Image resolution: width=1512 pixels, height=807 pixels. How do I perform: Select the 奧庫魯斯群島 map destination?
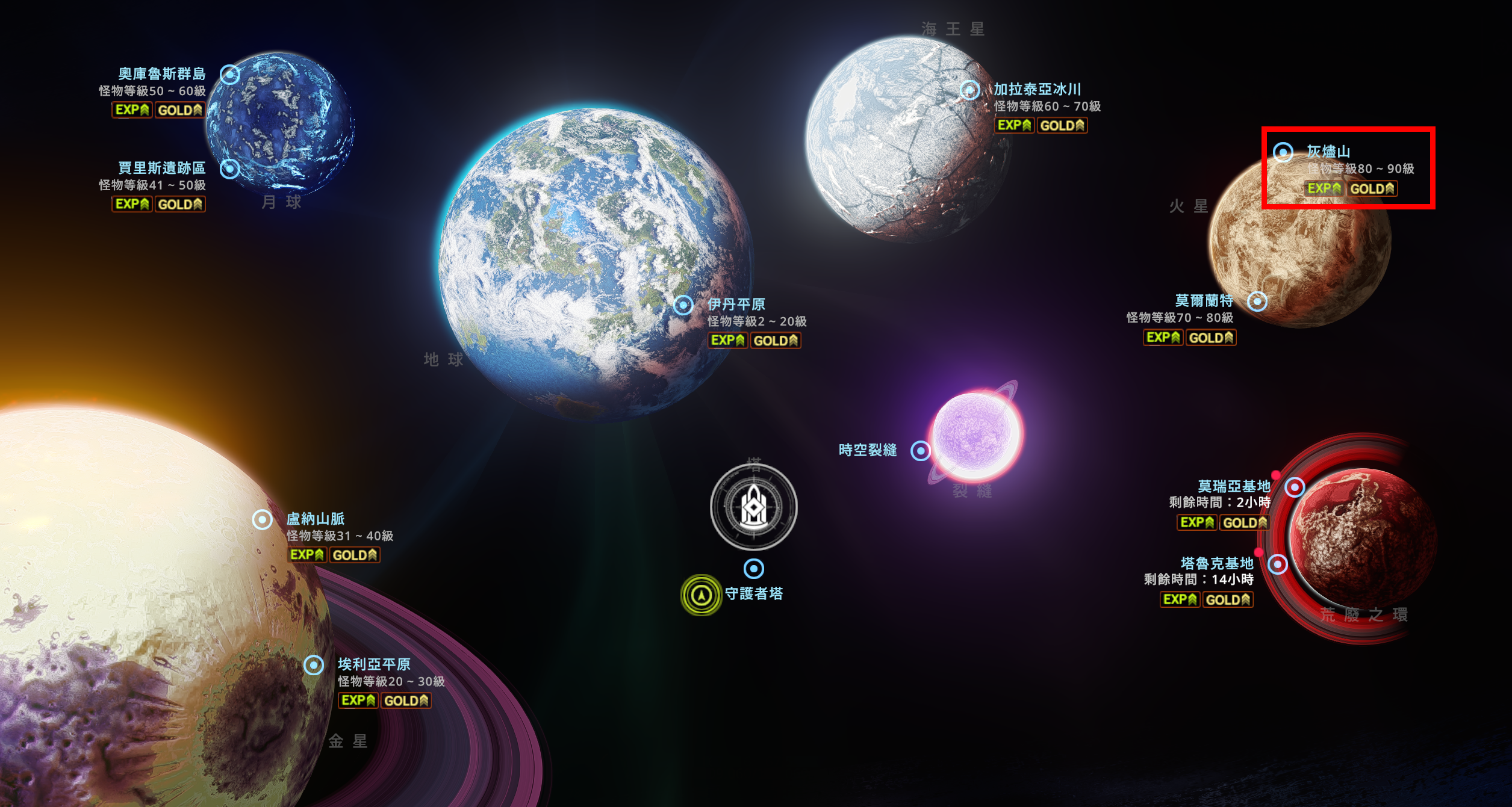229,75
